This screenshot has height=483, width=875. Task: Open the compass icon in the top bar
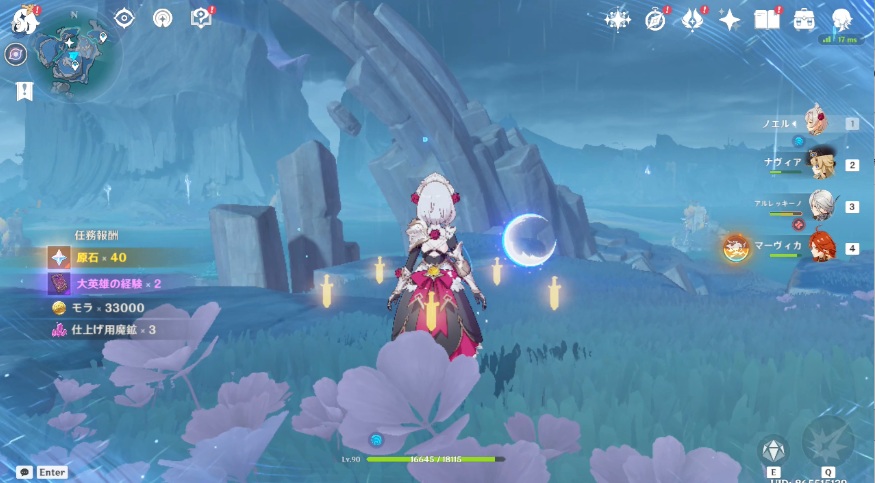click(x=656, y=20)
